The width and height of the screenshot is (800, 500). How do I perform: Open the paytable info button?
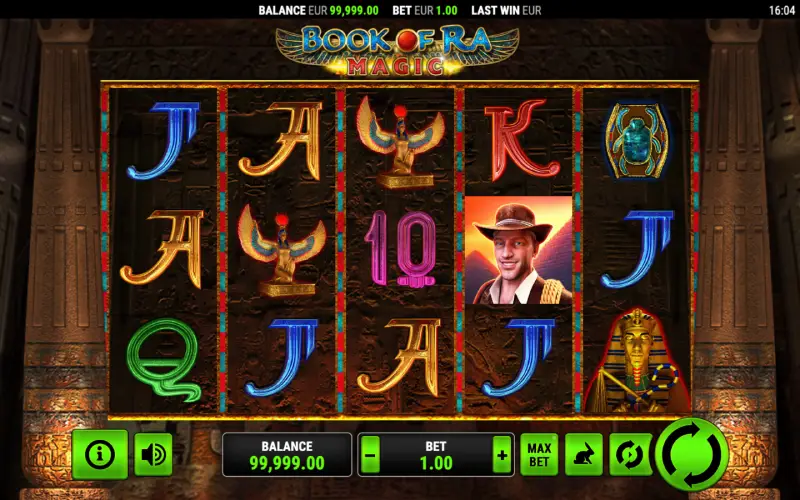tap(99, 455)
